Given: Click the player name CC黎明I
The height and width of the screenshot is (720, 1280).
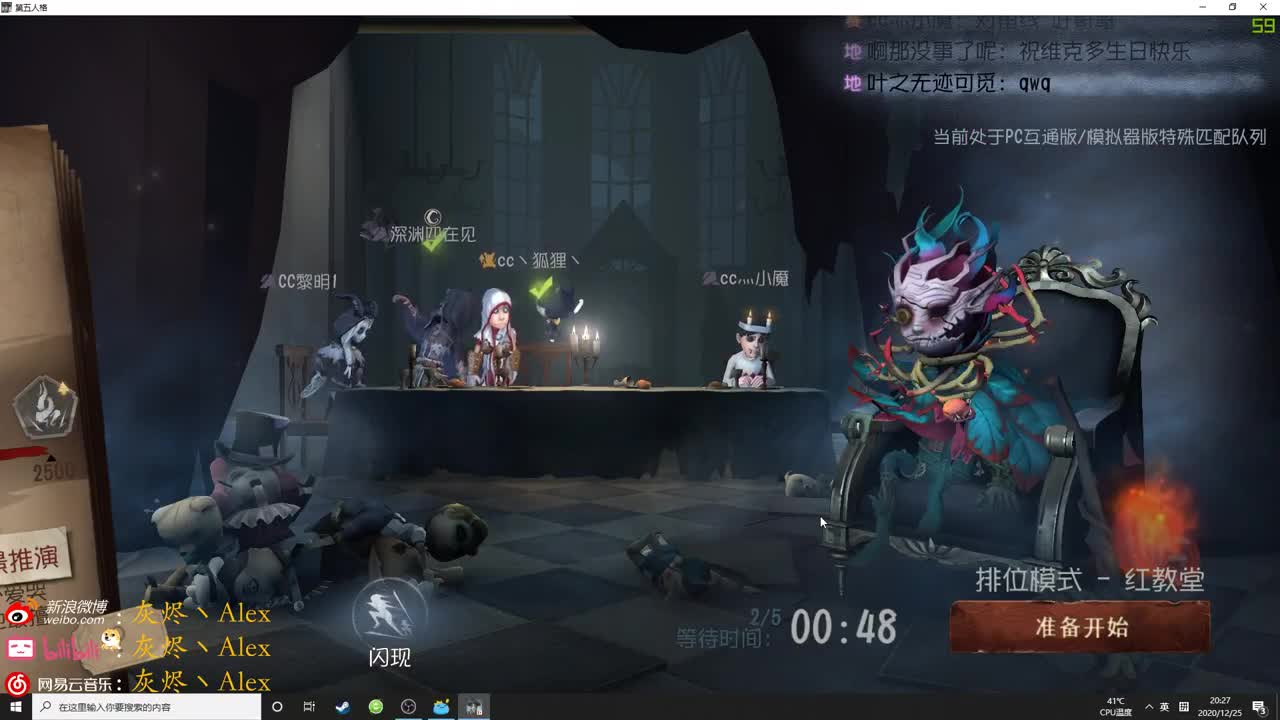Looking at the screenshot, I should [308, 281].
